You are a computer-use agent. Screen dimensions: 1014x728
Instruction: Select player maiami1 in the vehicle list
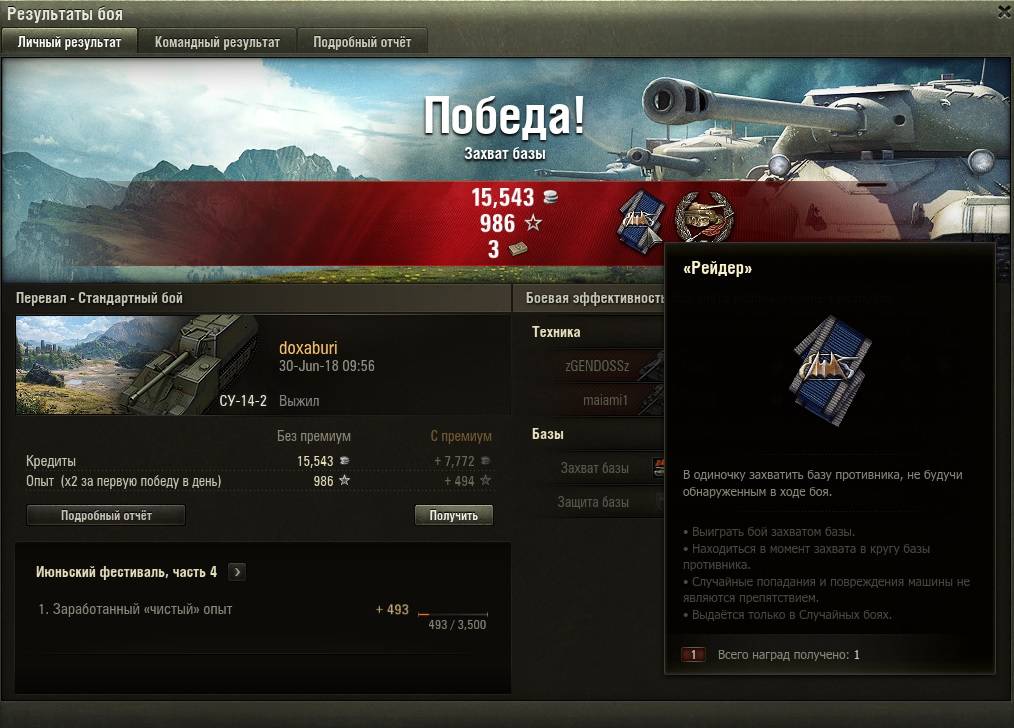(606, 401)
